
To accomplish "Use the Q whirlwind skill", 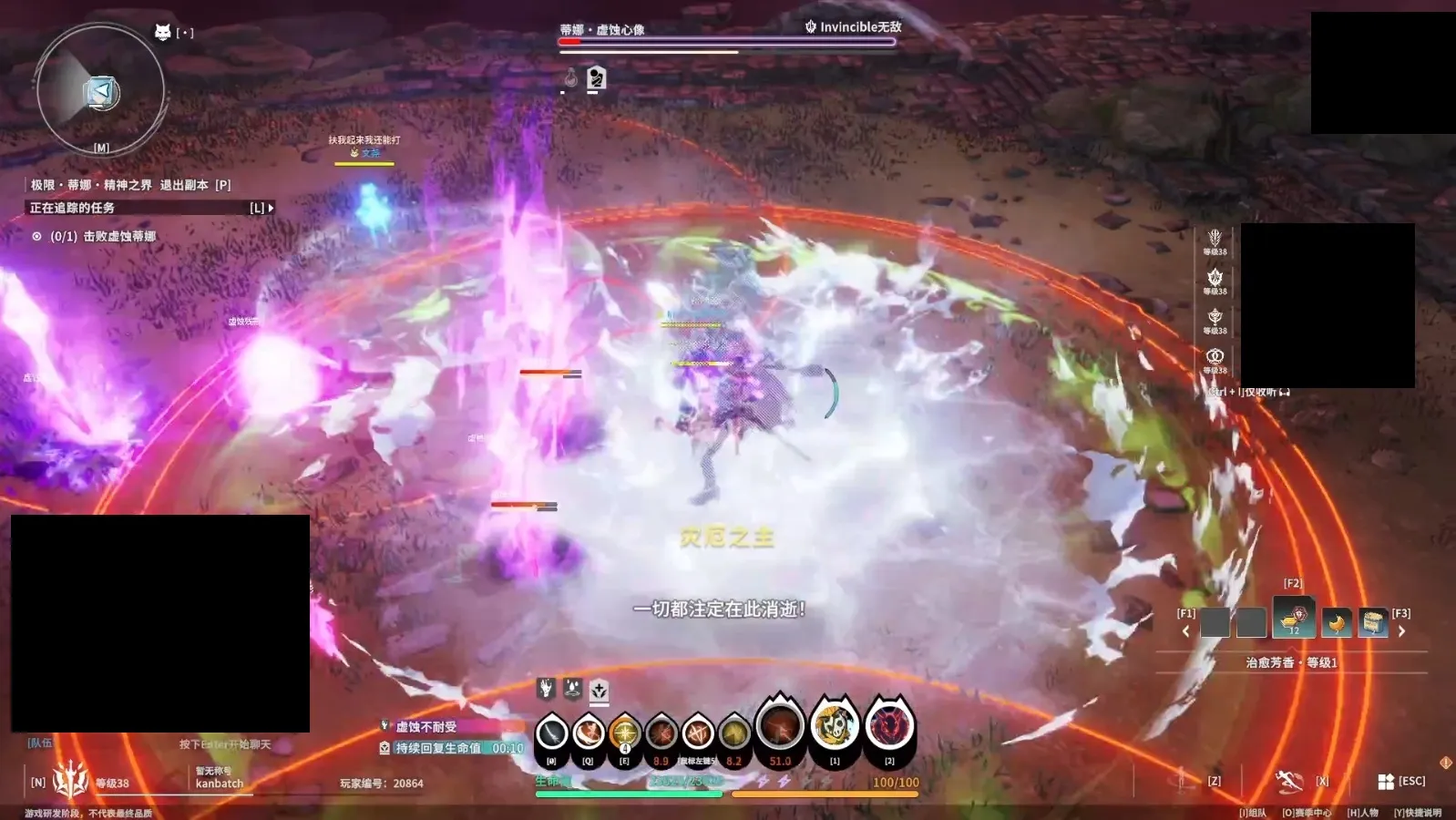I will click(x=589, y=733).
